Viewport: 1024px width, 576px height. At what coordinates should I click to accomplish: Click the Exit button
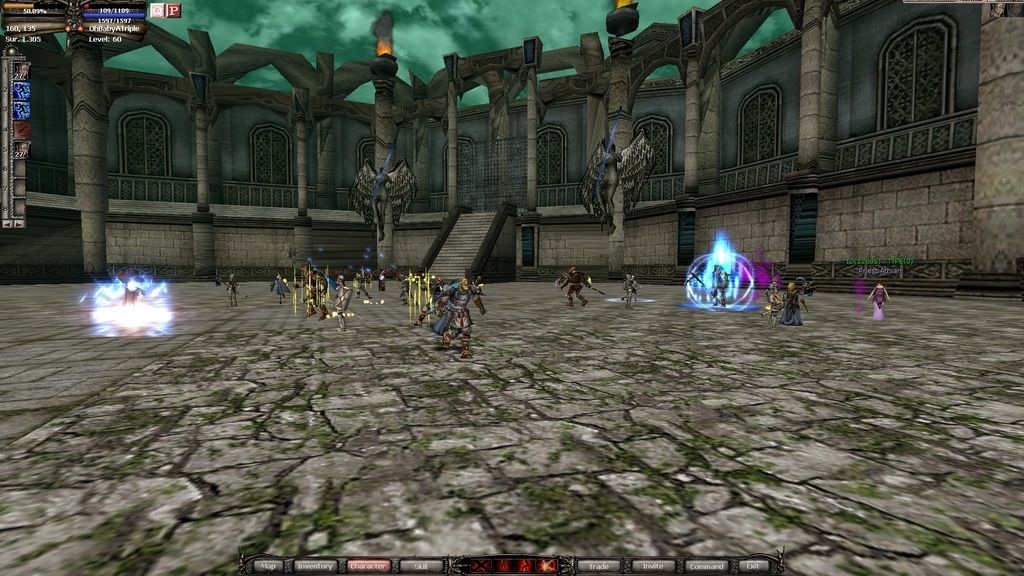[752, 566]
